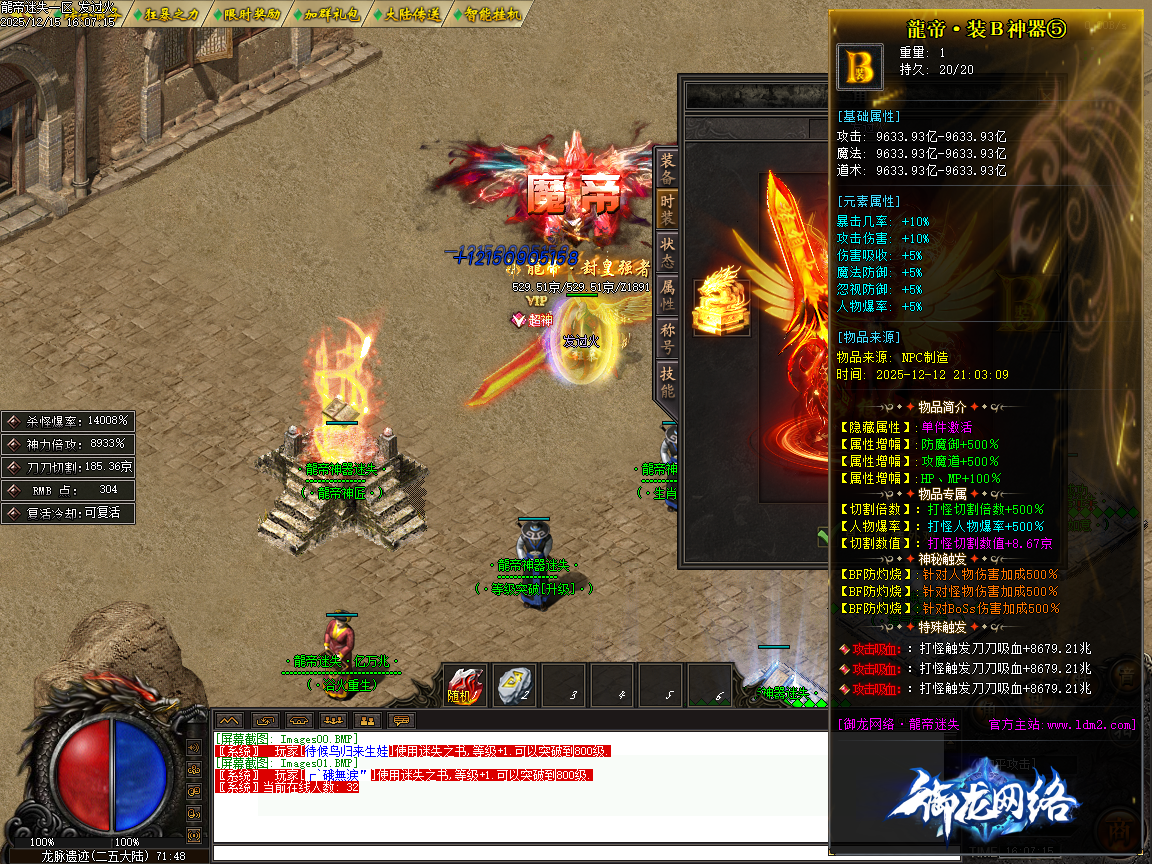Viewport: 1152px width, 864px height.
Task: Click the 杀怪爆率 stat panel row
Action: click(x=68, y=421)
